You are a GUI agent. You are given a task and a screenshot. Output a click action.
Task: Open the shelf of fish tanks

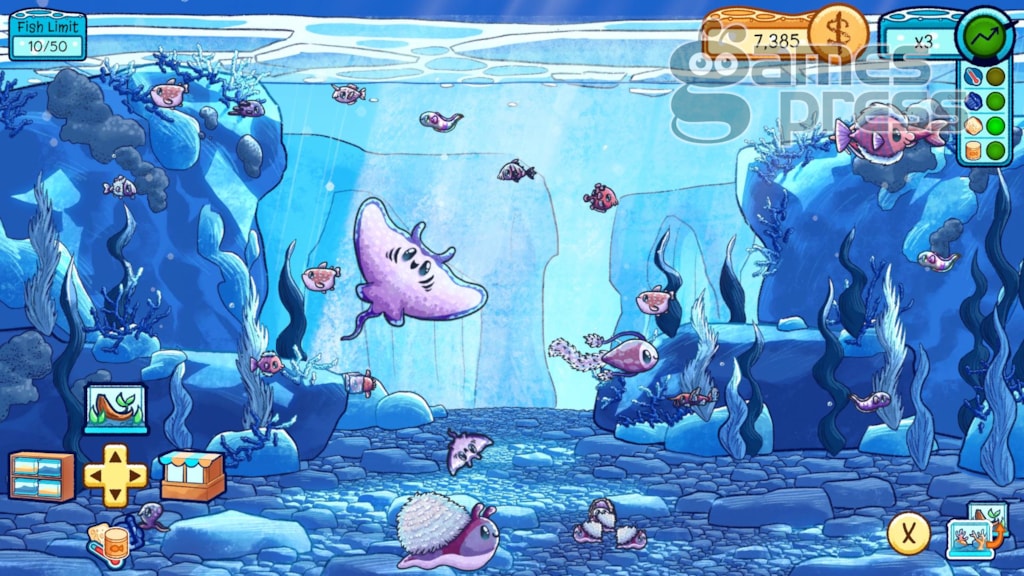pyautogui.click(x=41, y=476)
